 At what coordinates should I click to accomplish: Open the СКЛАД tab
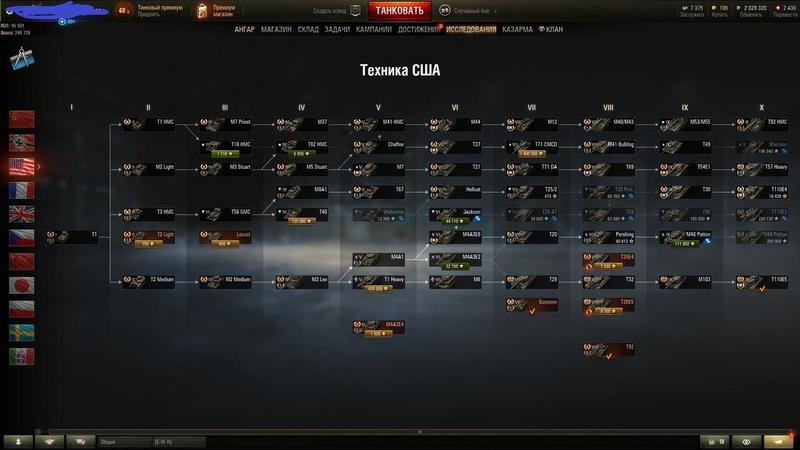point(309,30)
